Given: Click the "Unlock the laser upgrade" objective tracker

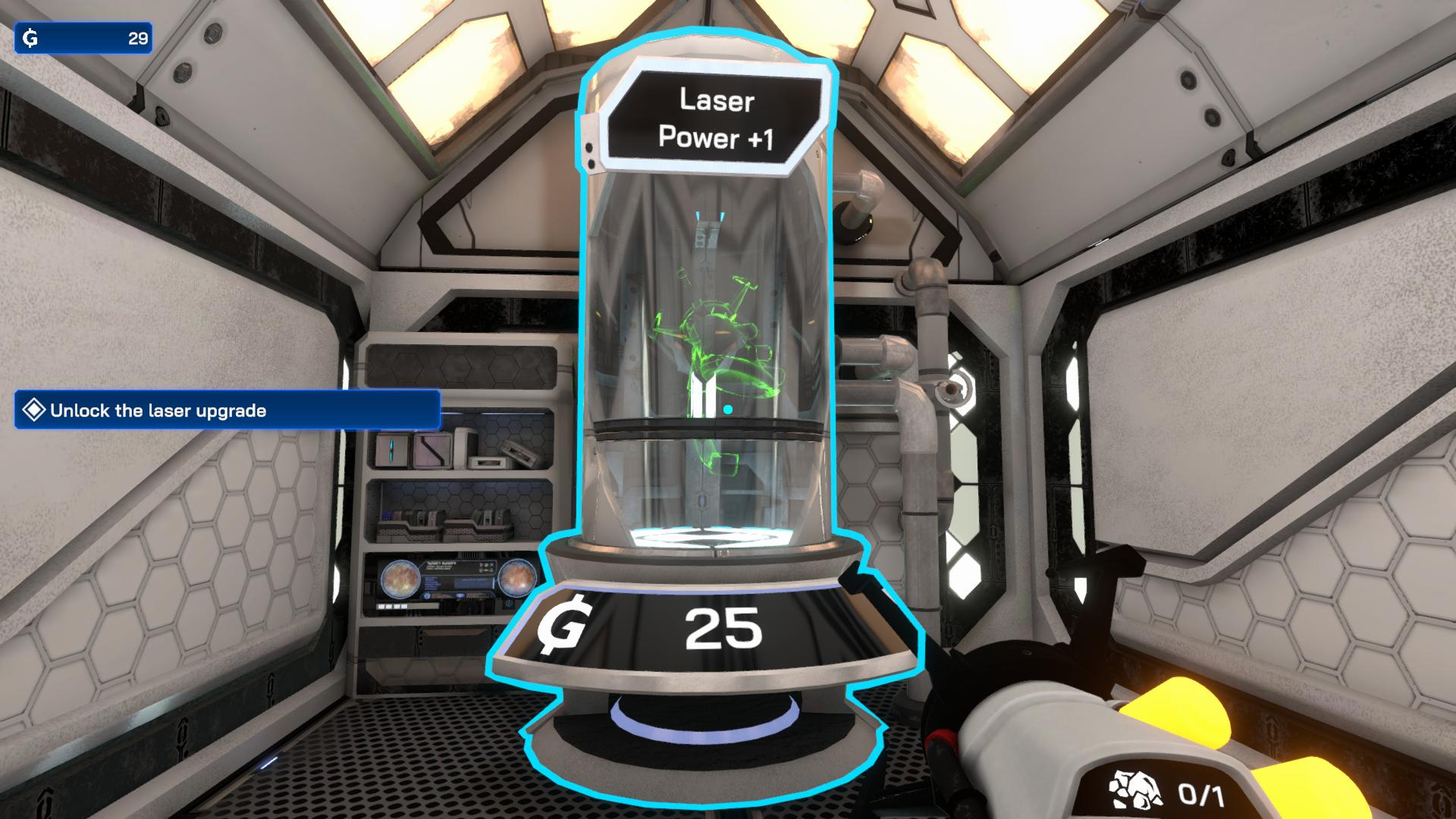Looking at the screenshot, I should 227,410.
